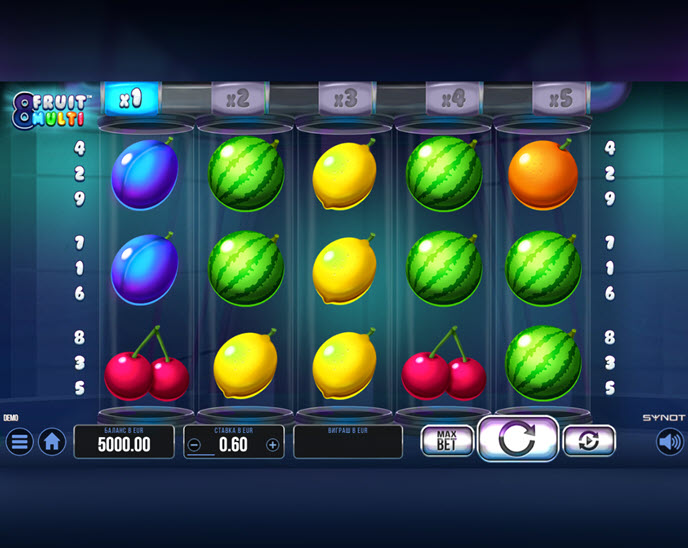
Task: Open the hamburger menu
Action: [x=19, y=441]
